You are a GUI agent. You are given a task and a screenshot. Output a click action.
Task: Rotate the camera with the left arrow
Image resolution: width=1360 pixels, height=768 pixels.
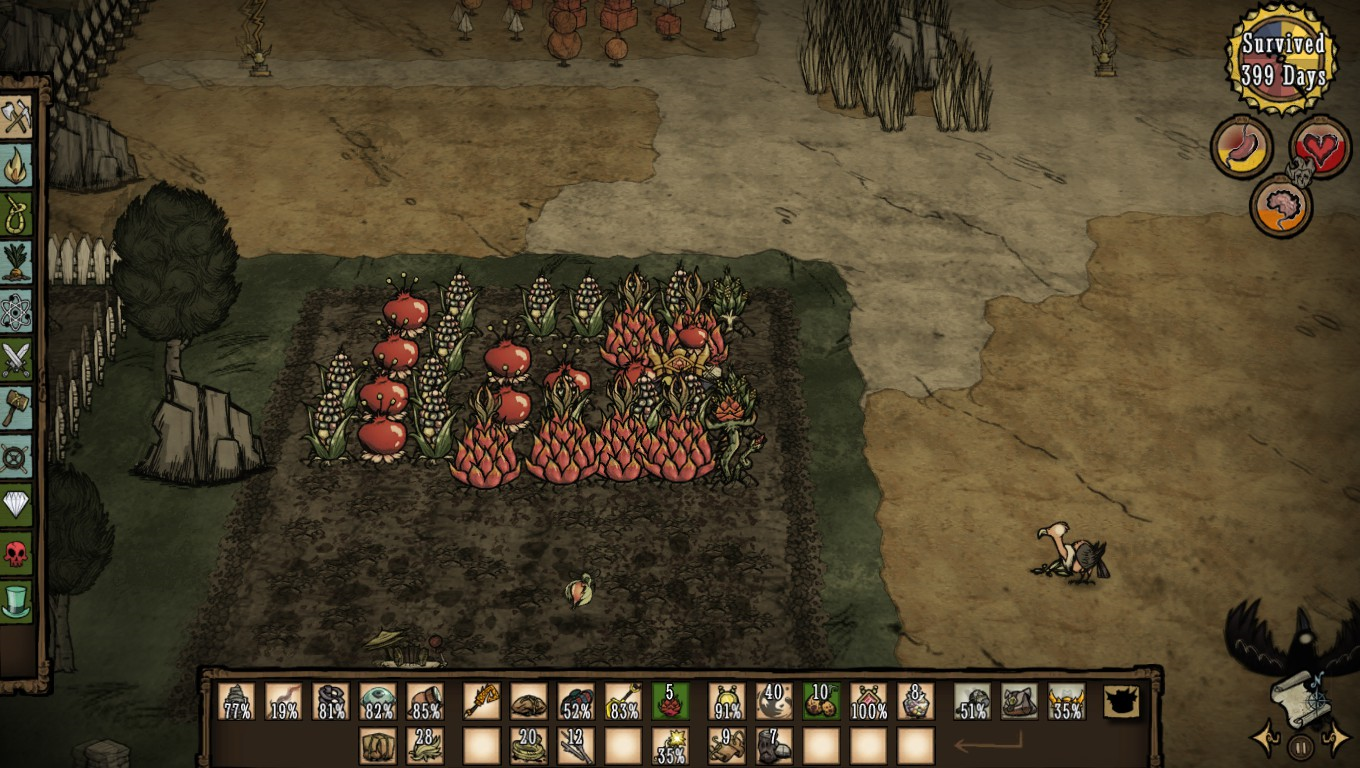tap(1262, 739)
